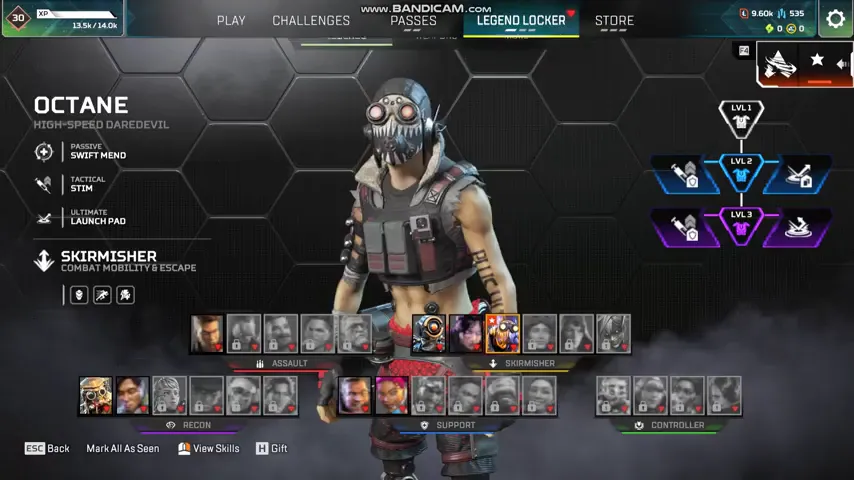Go to the Passes tab
854x480 pixels.
(413, 20)
